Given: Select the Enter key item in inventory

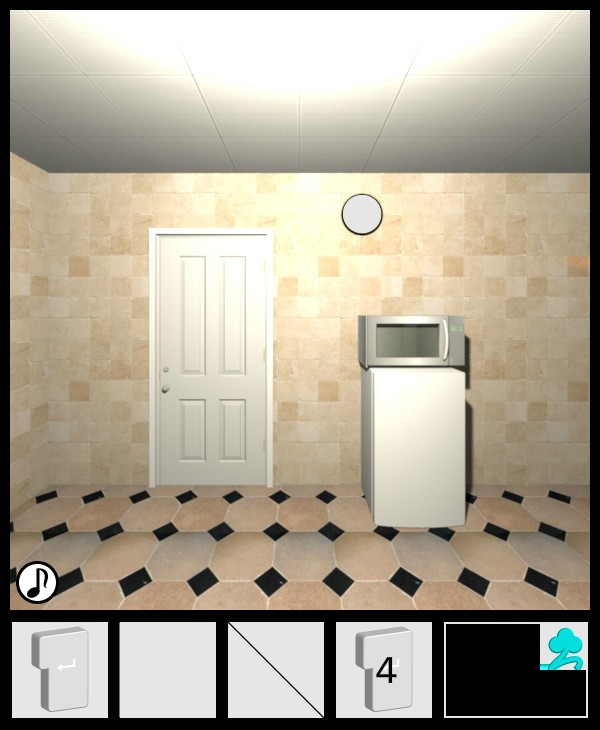Looking at the screenshot, I should [x=60, y=669].
